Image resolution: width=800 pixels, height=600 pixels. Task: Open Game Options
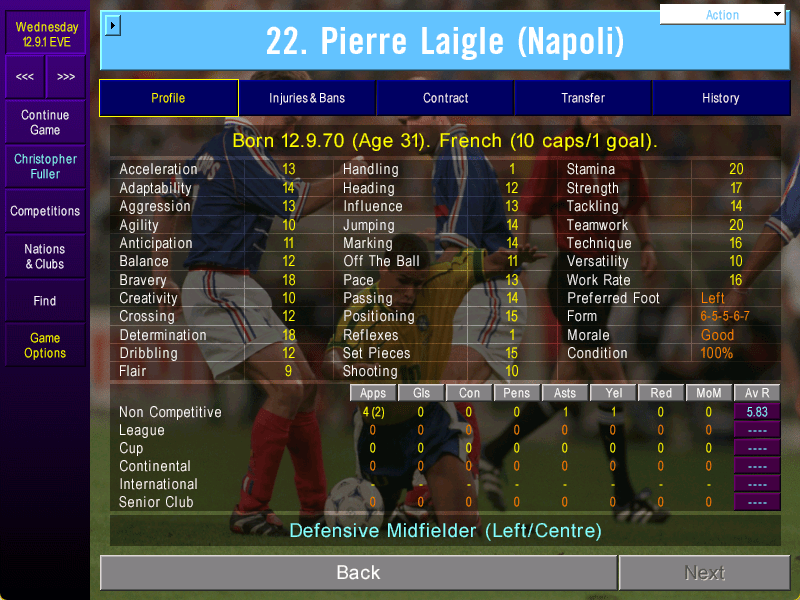click(45, 345)
